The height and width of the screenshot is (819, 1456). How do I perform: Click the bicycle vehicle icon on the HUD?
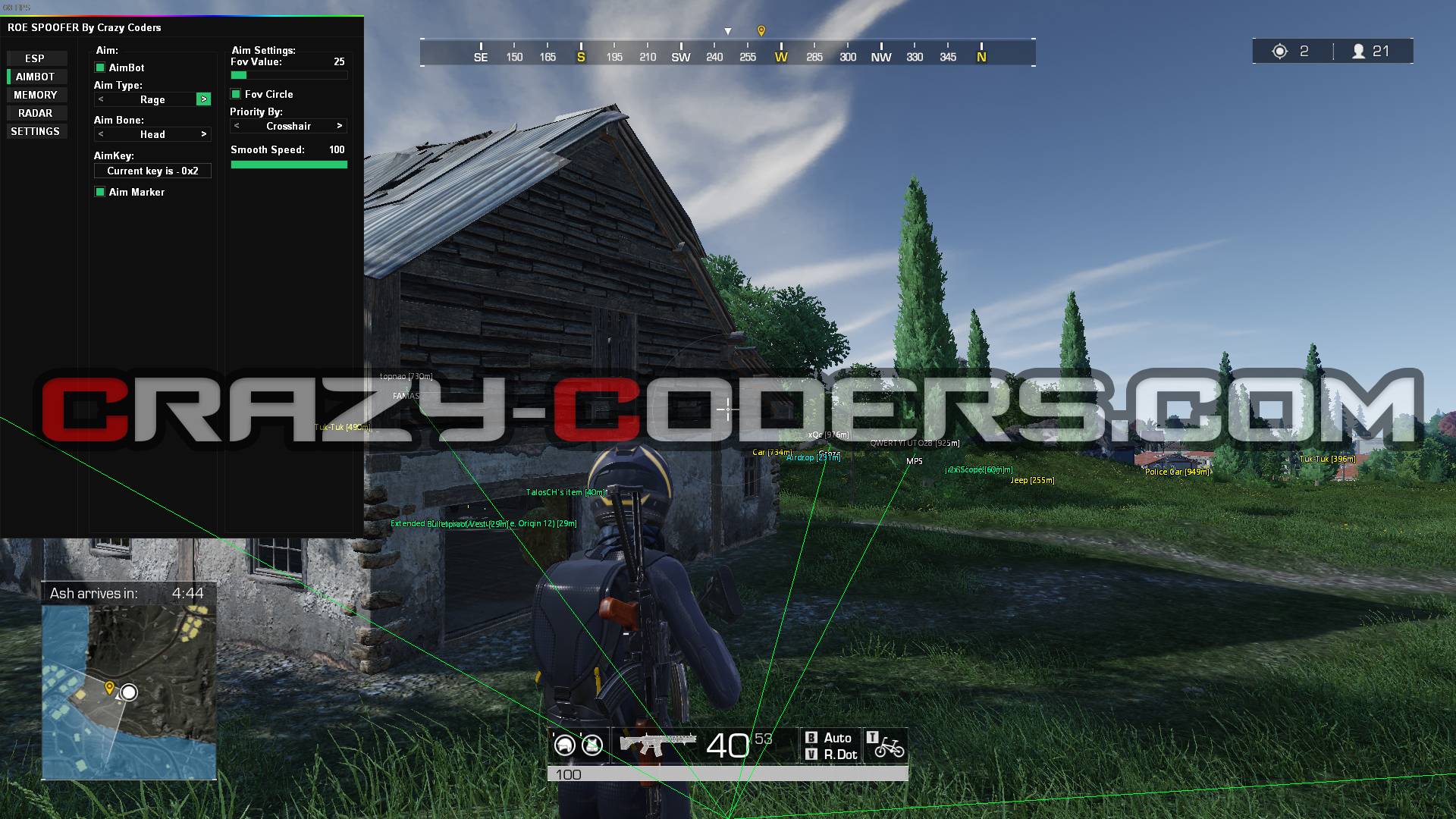(896, 748)
